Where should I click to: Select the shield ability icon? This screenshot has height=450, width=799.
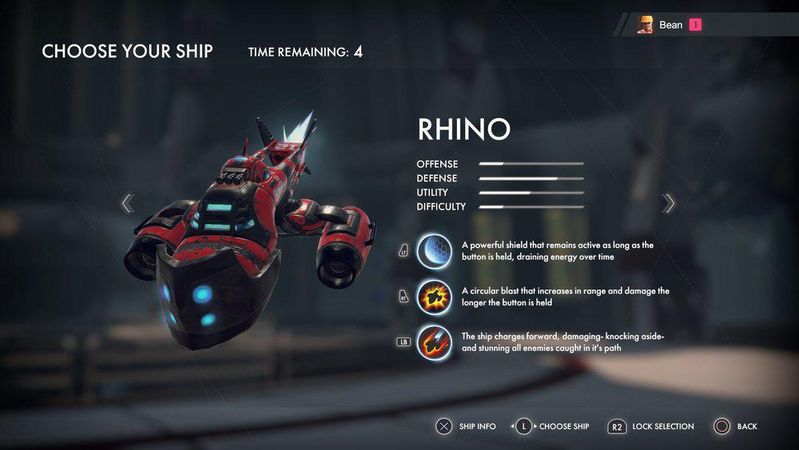coord(433,249)
